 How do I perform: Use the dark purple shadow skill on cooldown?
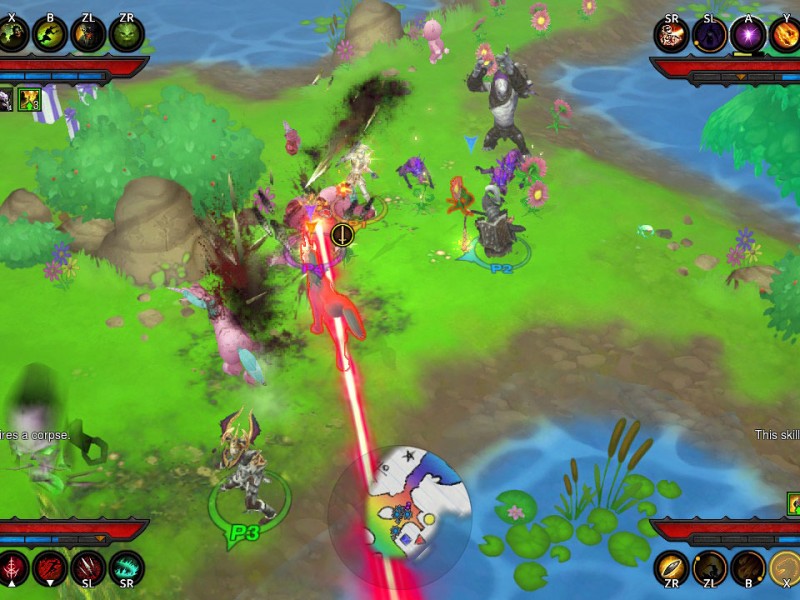[709, 34]
